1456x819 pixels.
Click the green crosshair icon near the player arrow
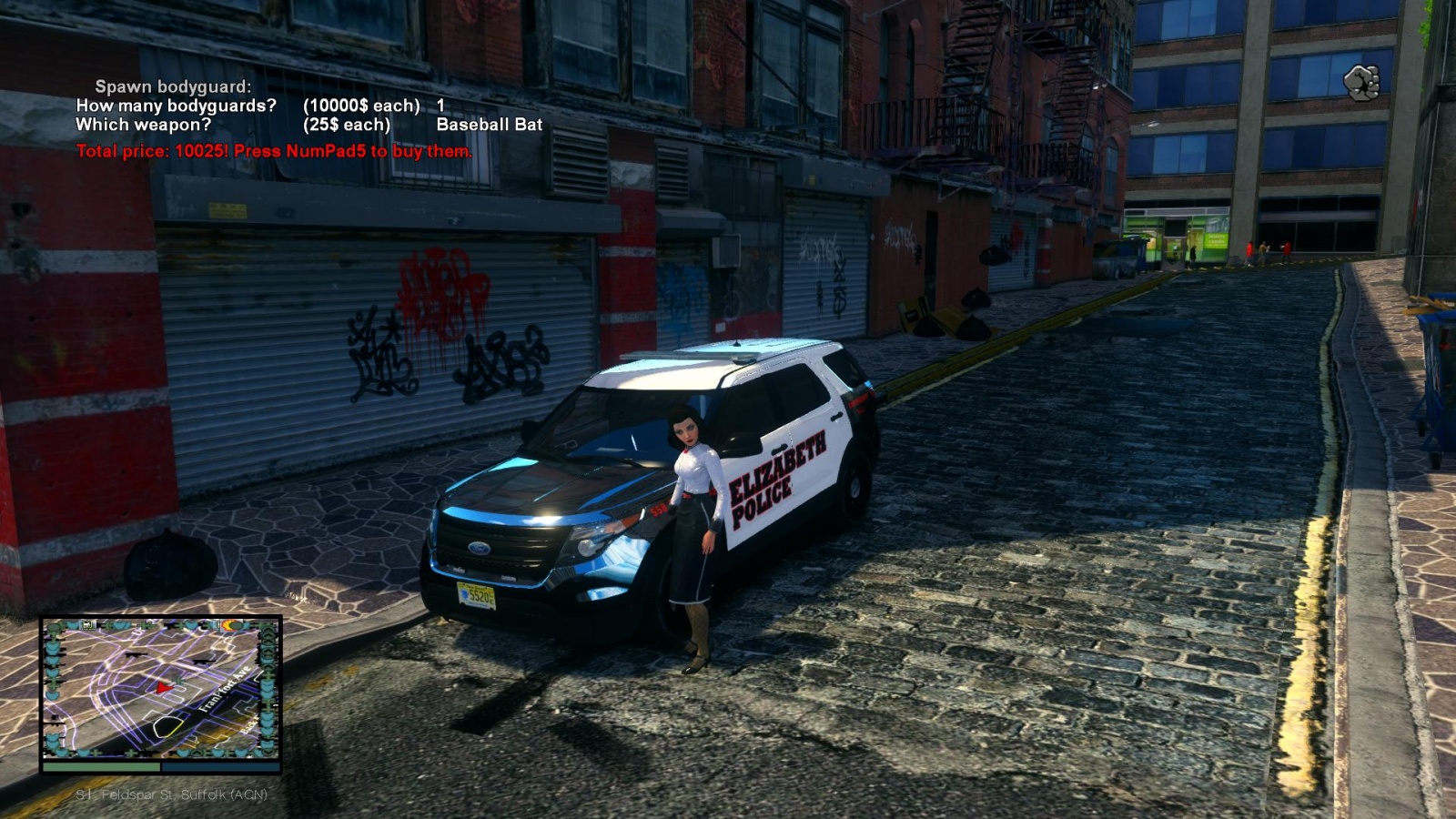(177, 681)
